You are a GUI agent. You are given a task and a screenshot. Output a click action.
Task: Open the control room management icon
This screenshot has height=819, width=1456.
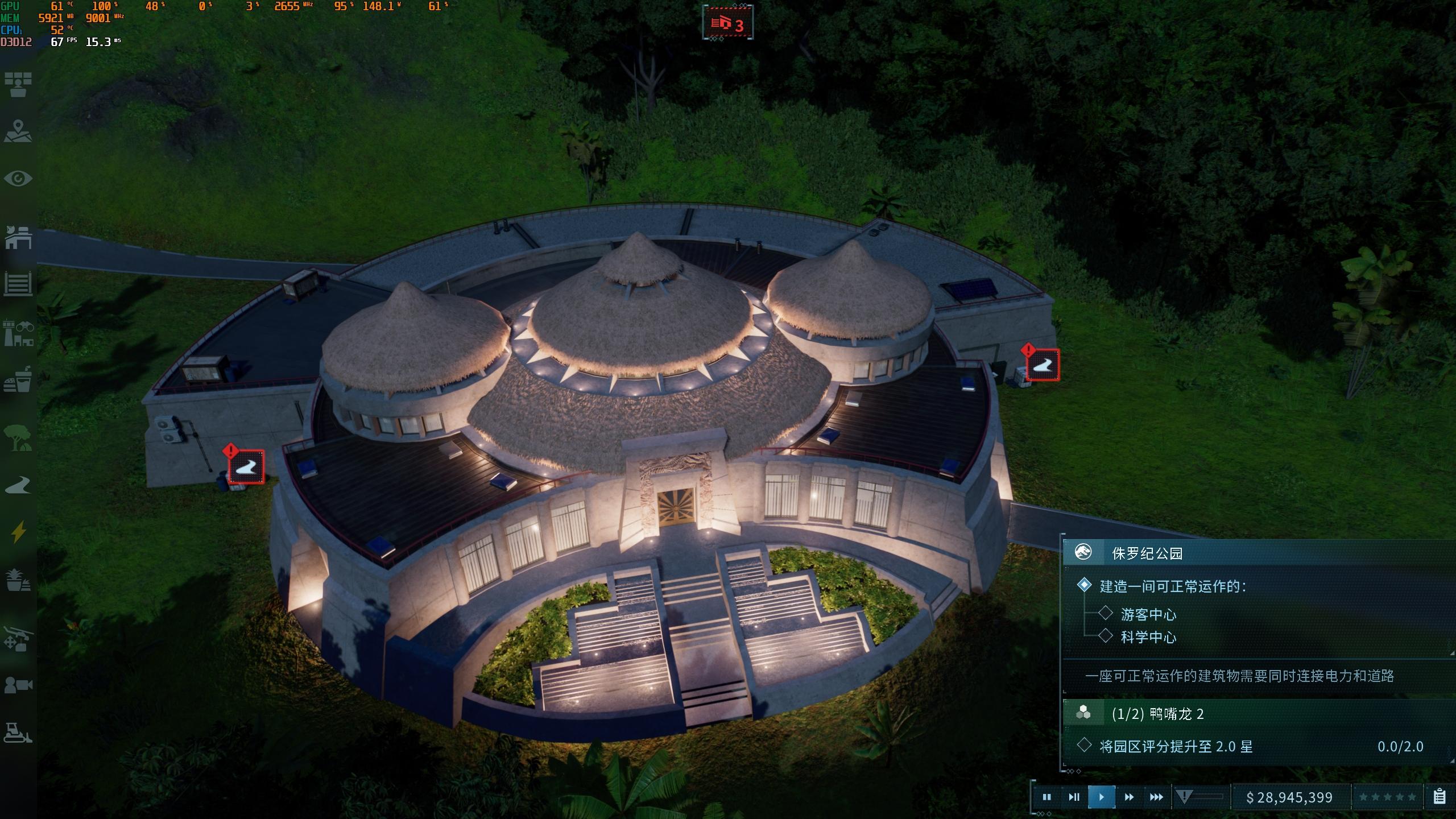[x=18, y=84]
